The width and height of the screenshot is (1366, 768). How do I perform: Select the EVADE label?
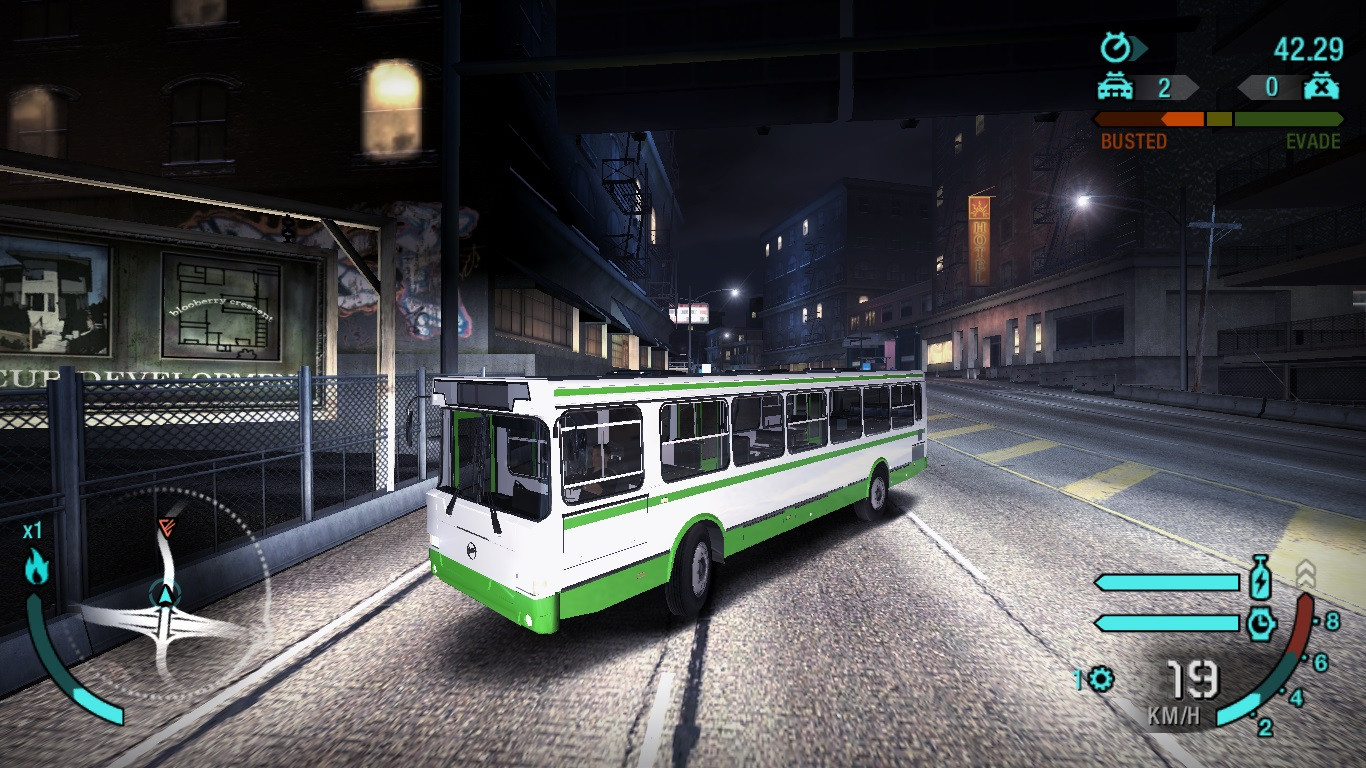(x=1312, y=139)
